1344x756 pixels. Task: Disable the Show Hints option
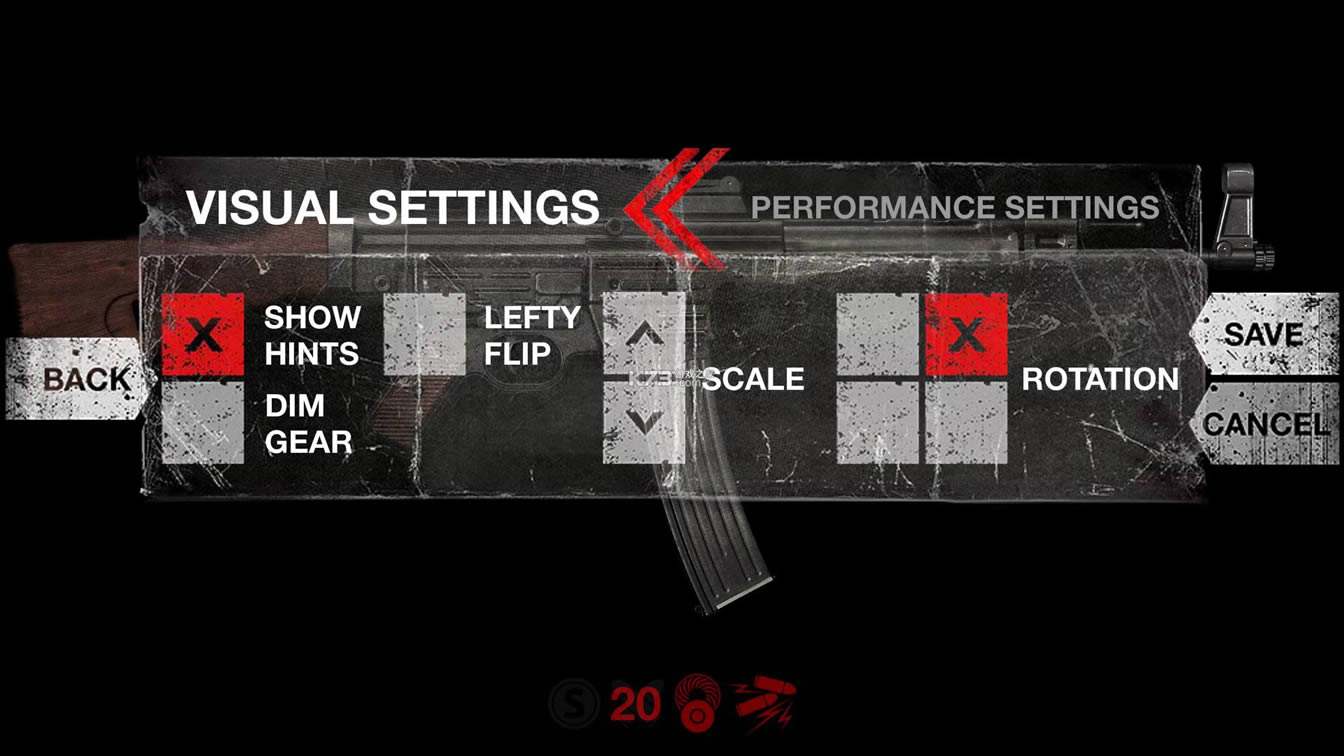click(x=203, y=337)
